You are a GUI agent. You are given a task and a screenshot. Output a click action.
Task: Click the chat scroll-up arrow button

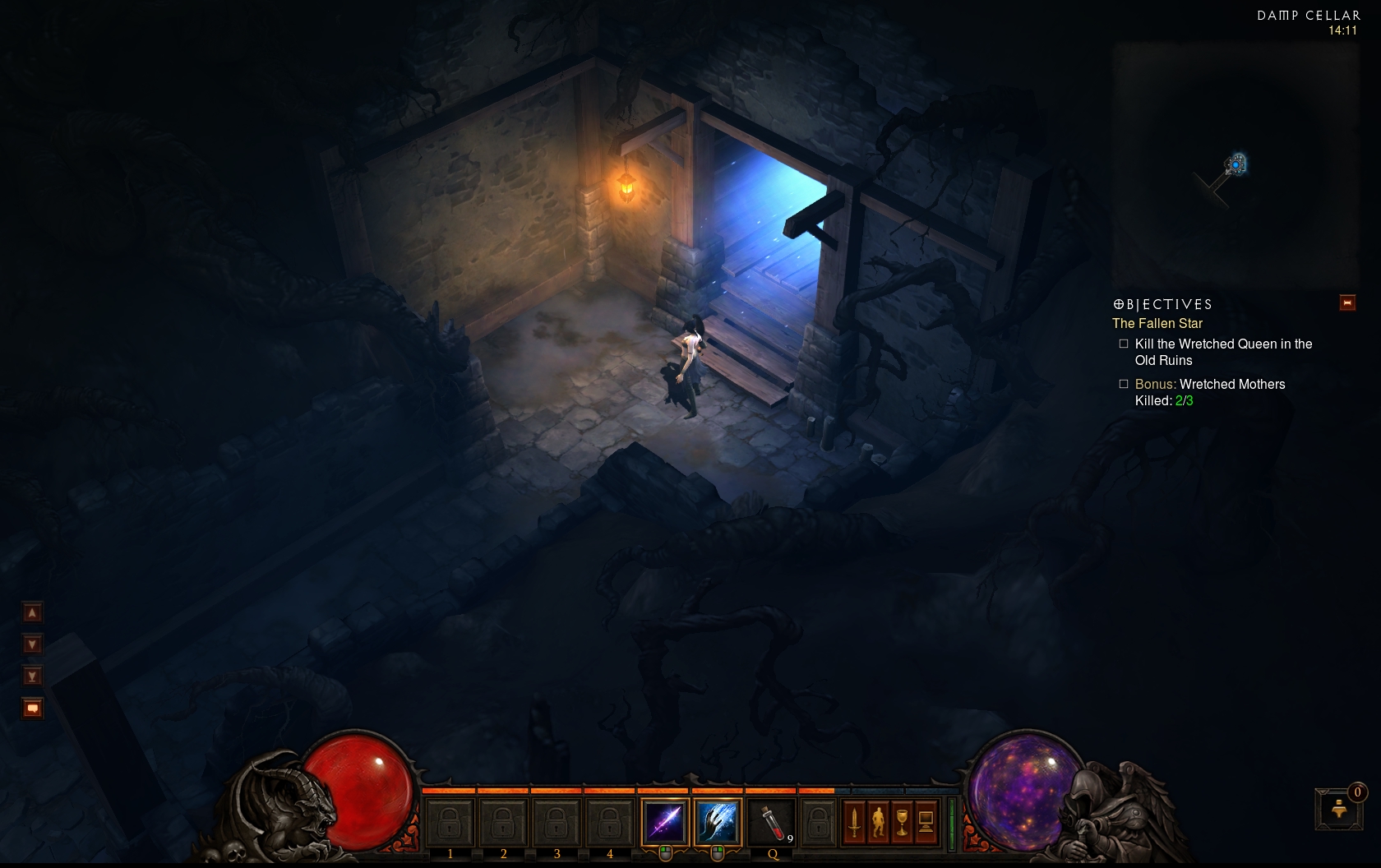32,612
